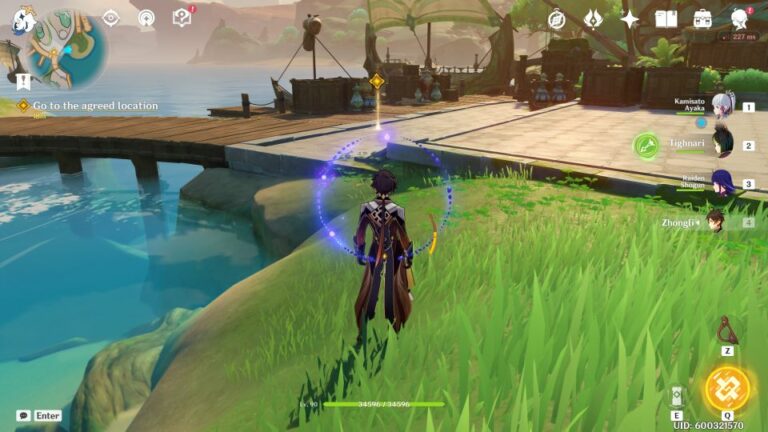Open the signal beacon icon
This screenshot has width=768, height=432.
146,18
